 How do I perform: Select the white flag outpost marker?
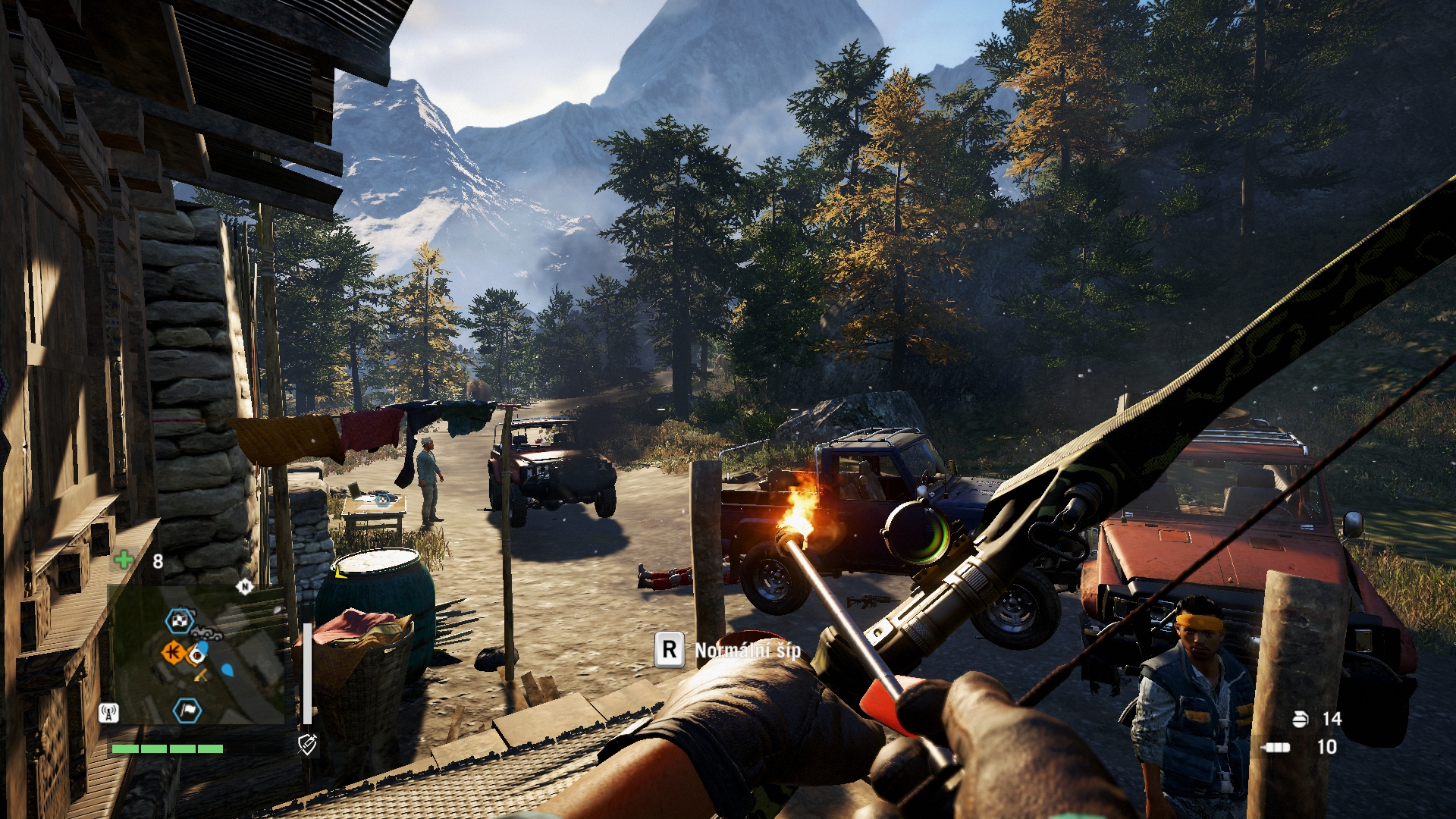[x=187, y=711]
